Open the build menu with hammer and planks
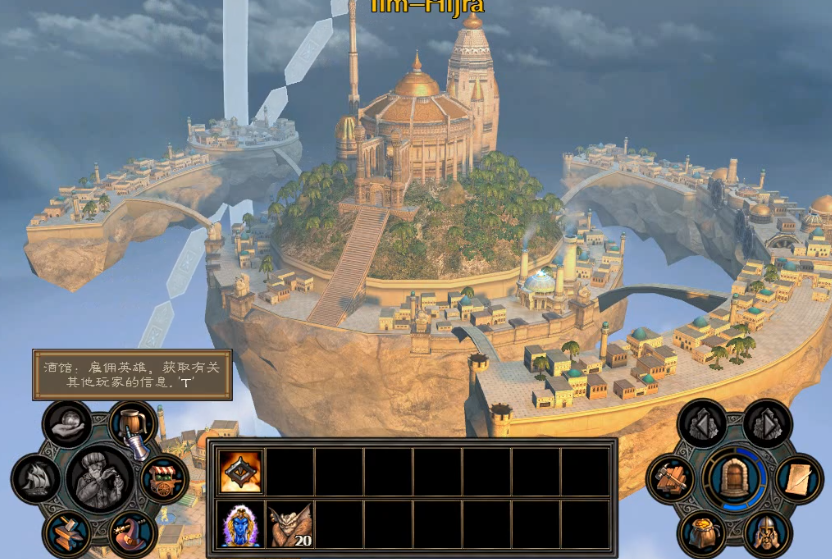The height and width of the screenshot is (559, 832). 671,478
